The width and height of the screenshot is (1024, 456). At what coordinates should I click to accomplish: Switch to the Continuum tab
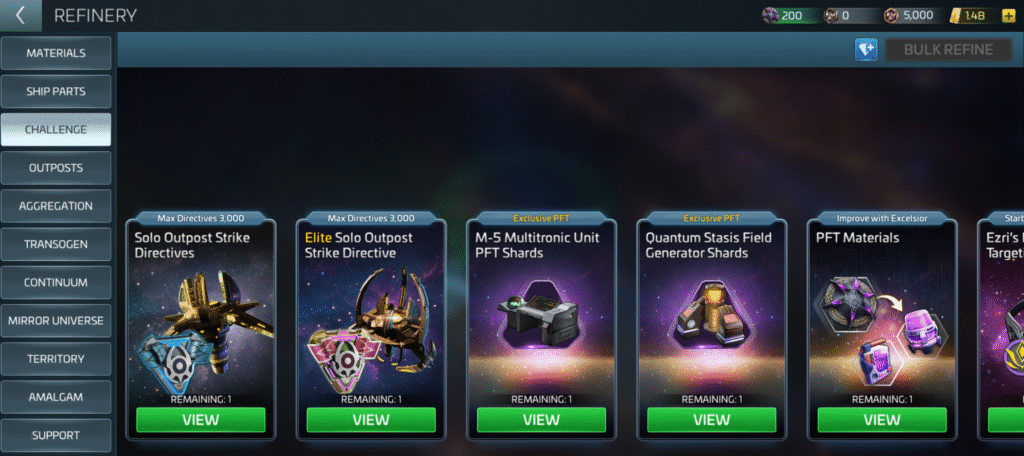point(56,282)
